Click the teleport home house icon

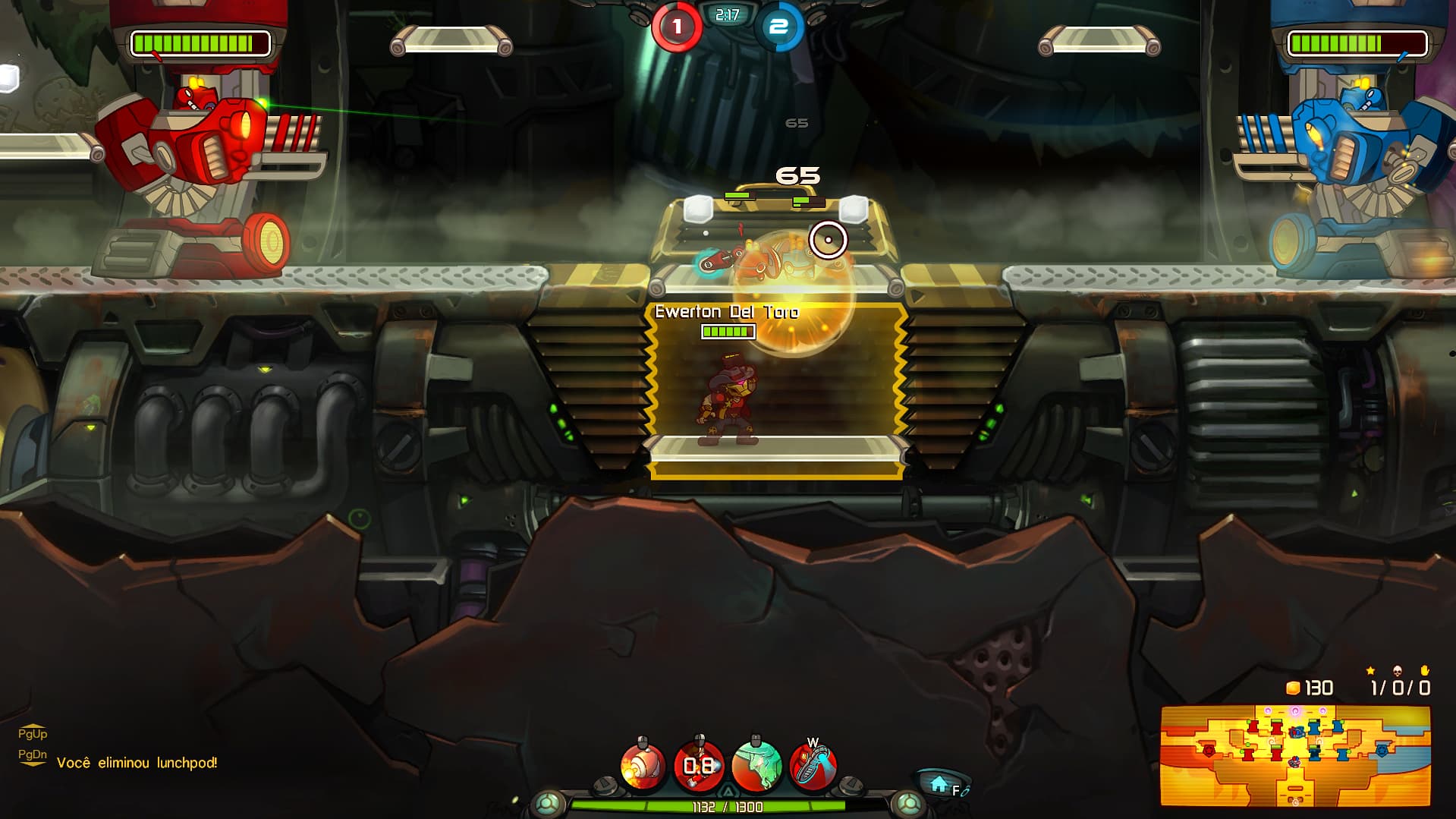(939, 785)
